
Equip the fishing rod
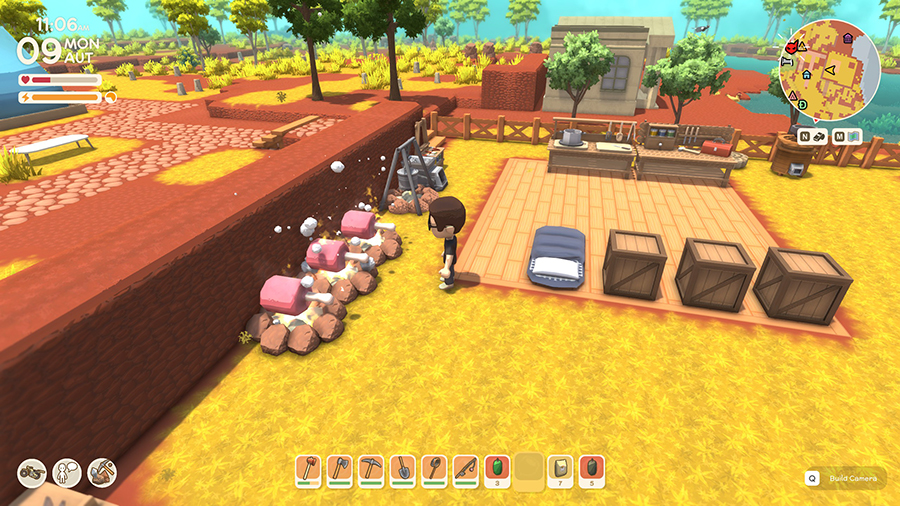[464, 469]
